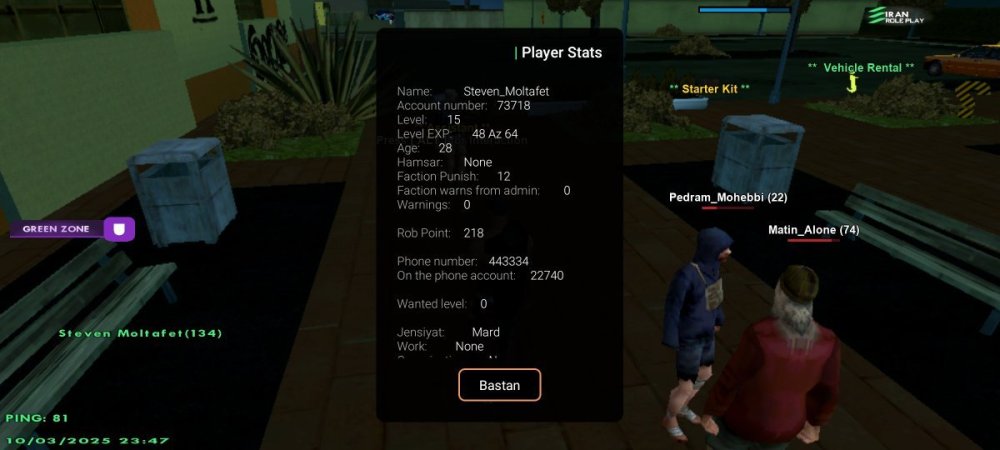Screen dimensions: 1000x450
Task: Close the Player Stats dialog with Bastan
Action: pyautogui.click(x=499, y=385)
